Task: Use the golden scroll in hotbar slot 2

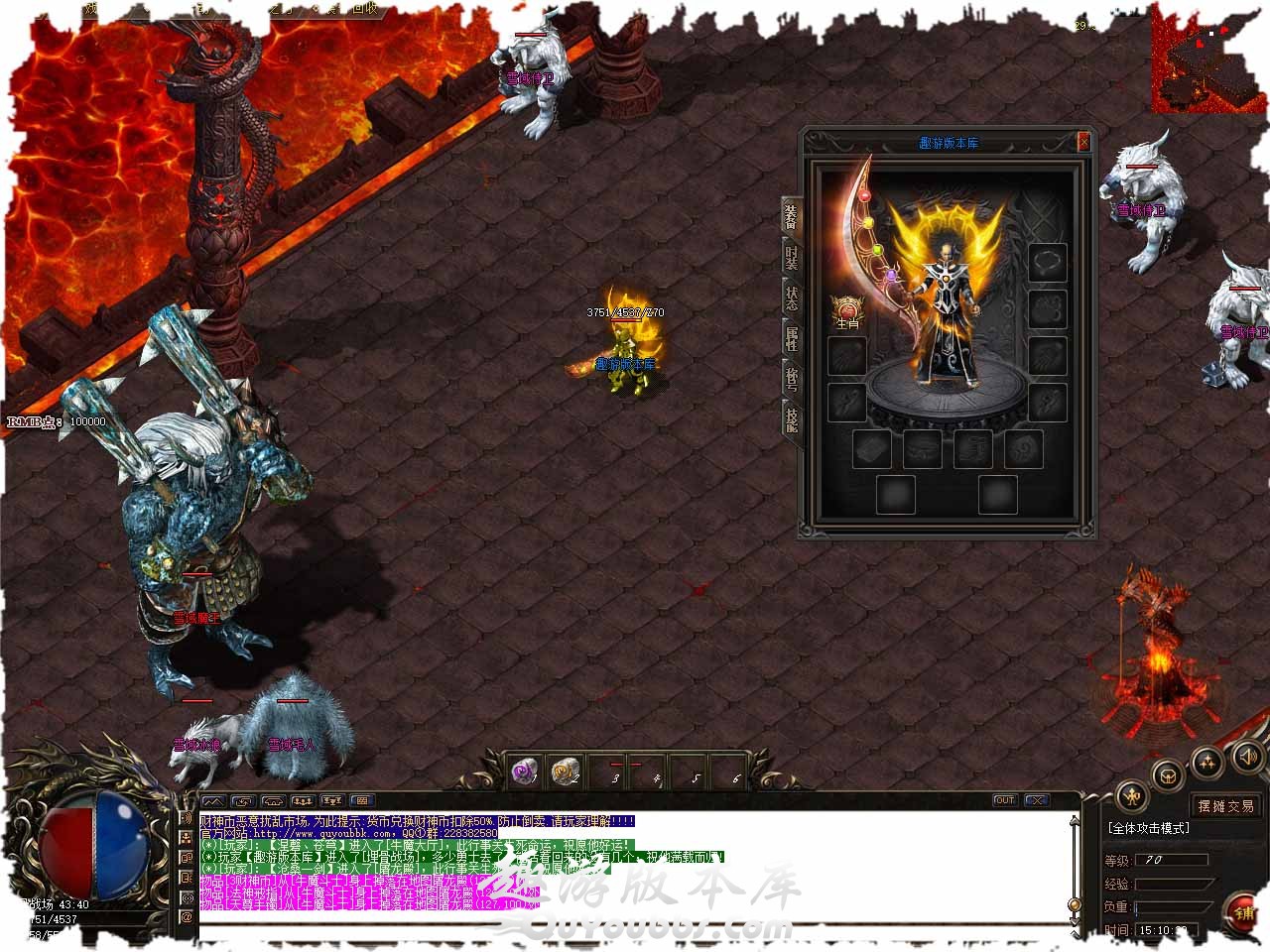Action: (565, 771)
